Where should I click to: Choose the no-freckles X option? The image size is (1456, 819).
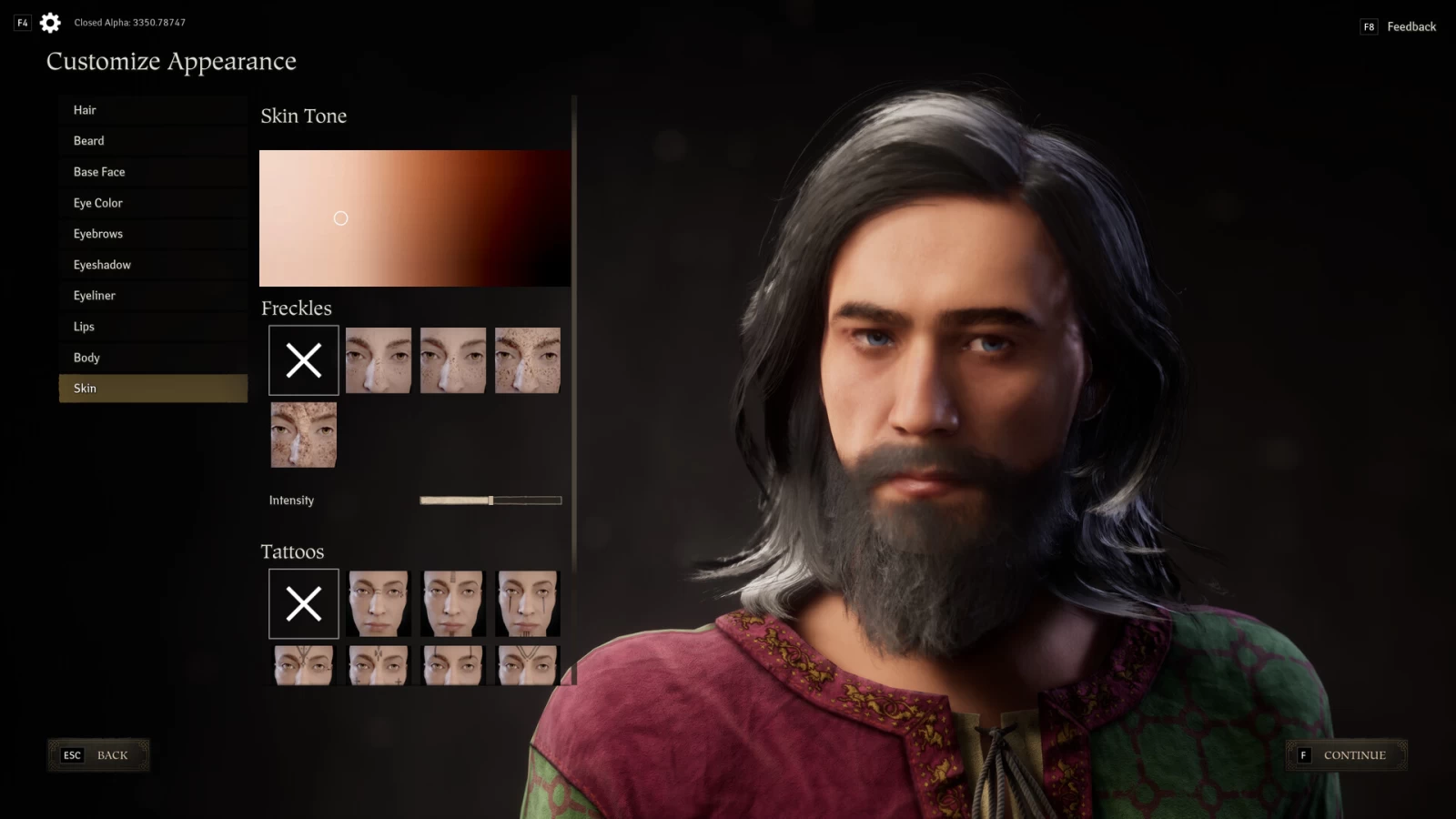pyautogui.click(x=304, y=360)
